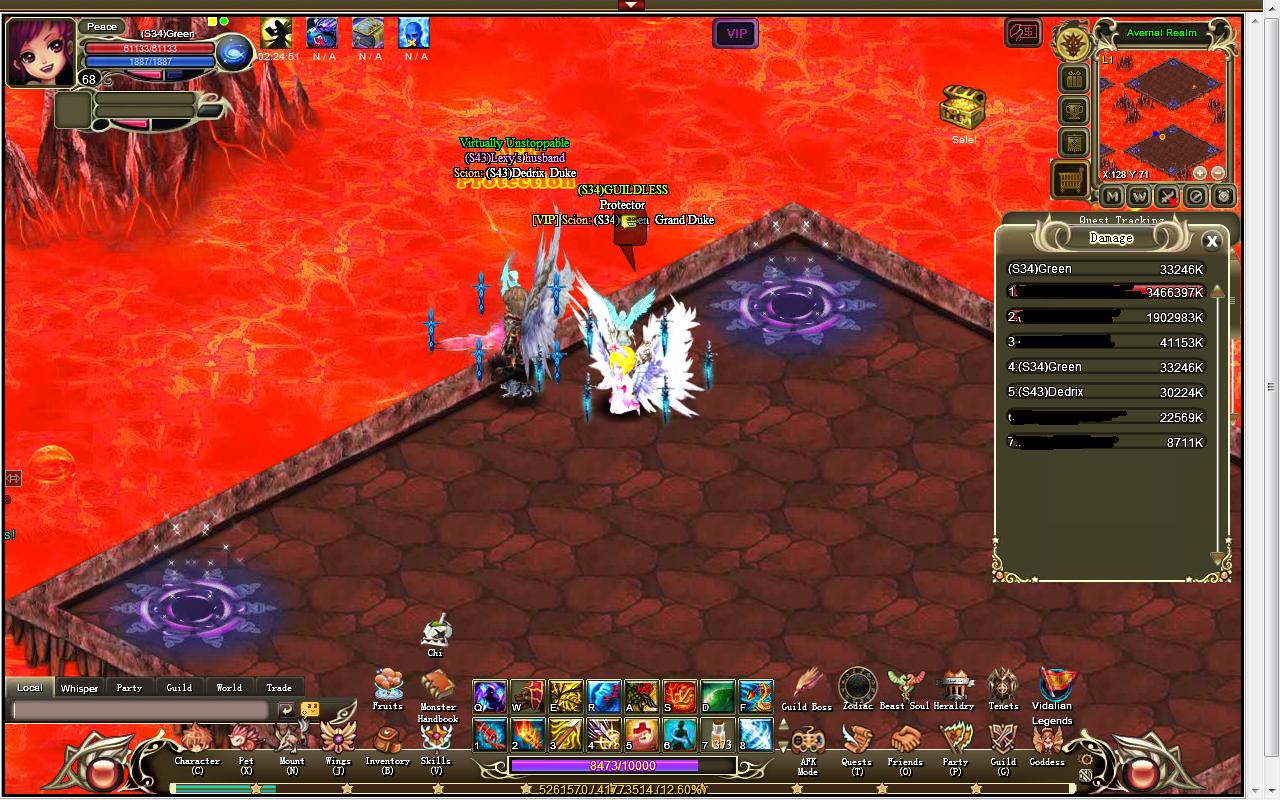Screen dimensions: 1280x800
Task: Close the Damage ranking panel
Action: [1212, 241]
